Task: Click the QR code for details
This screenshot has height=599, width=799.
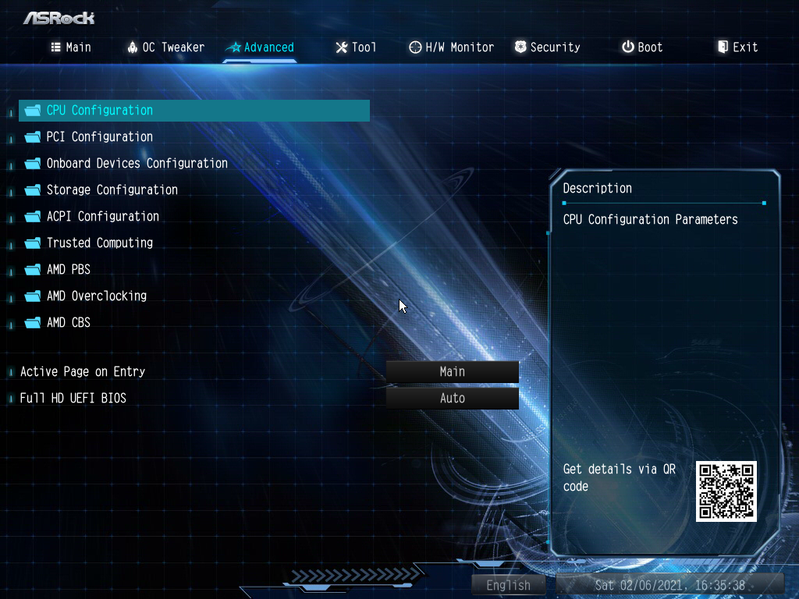Action: pos(726,491)
